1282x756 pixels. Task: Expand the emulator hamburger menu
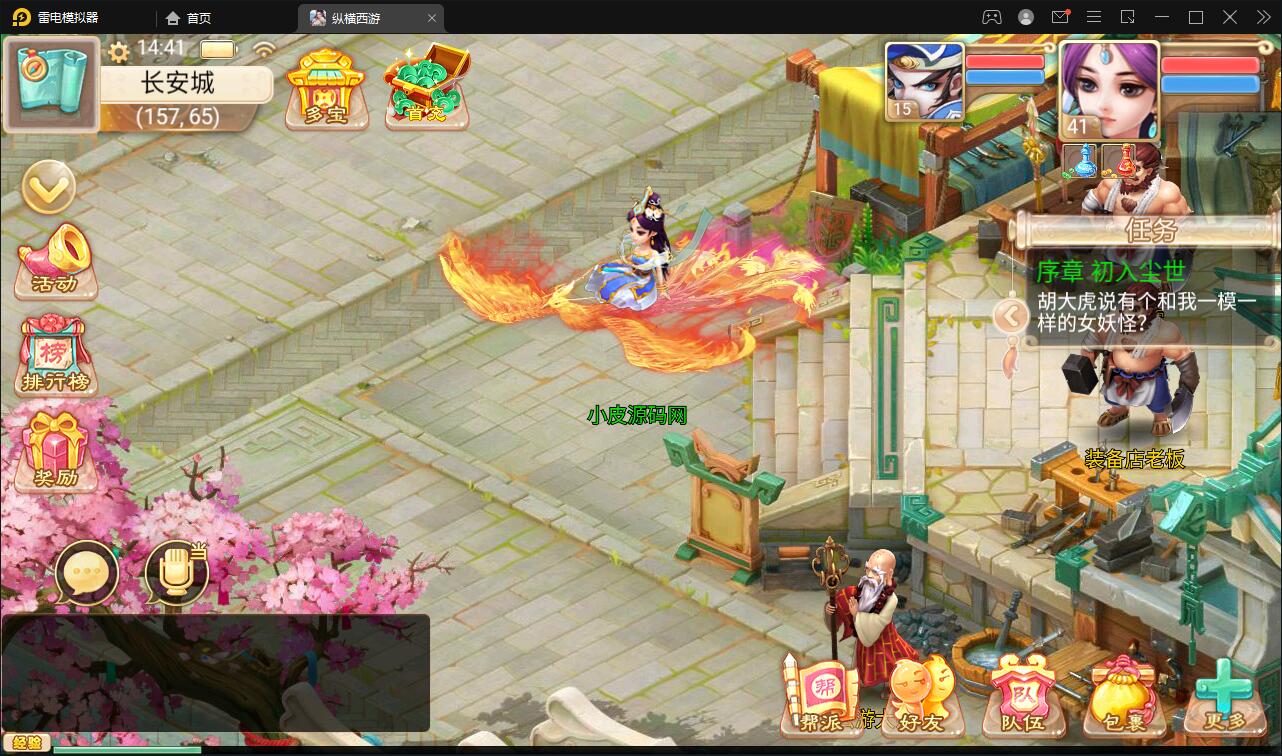pos(1094,16)
